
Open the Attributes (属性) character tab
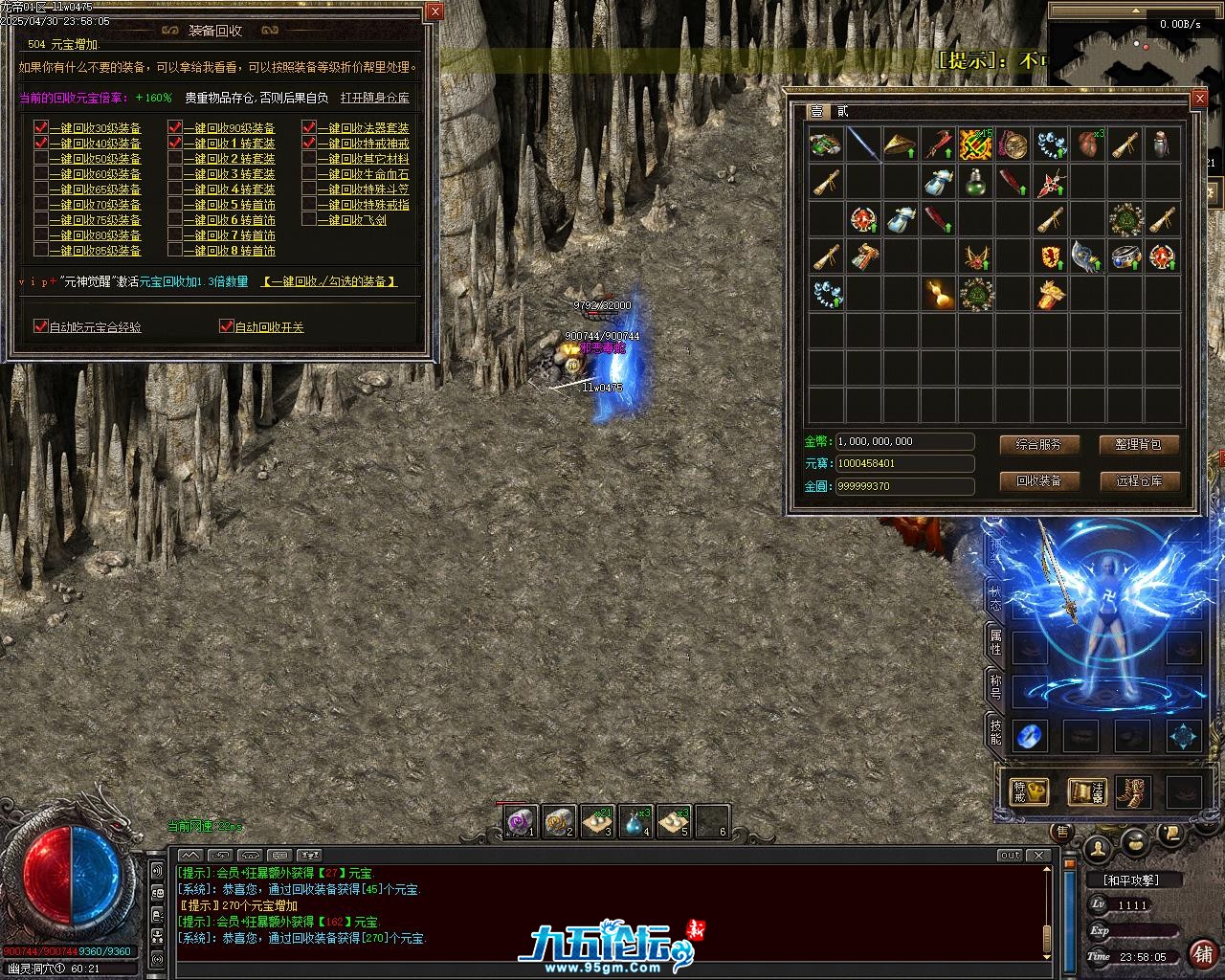tap(995, 642)
